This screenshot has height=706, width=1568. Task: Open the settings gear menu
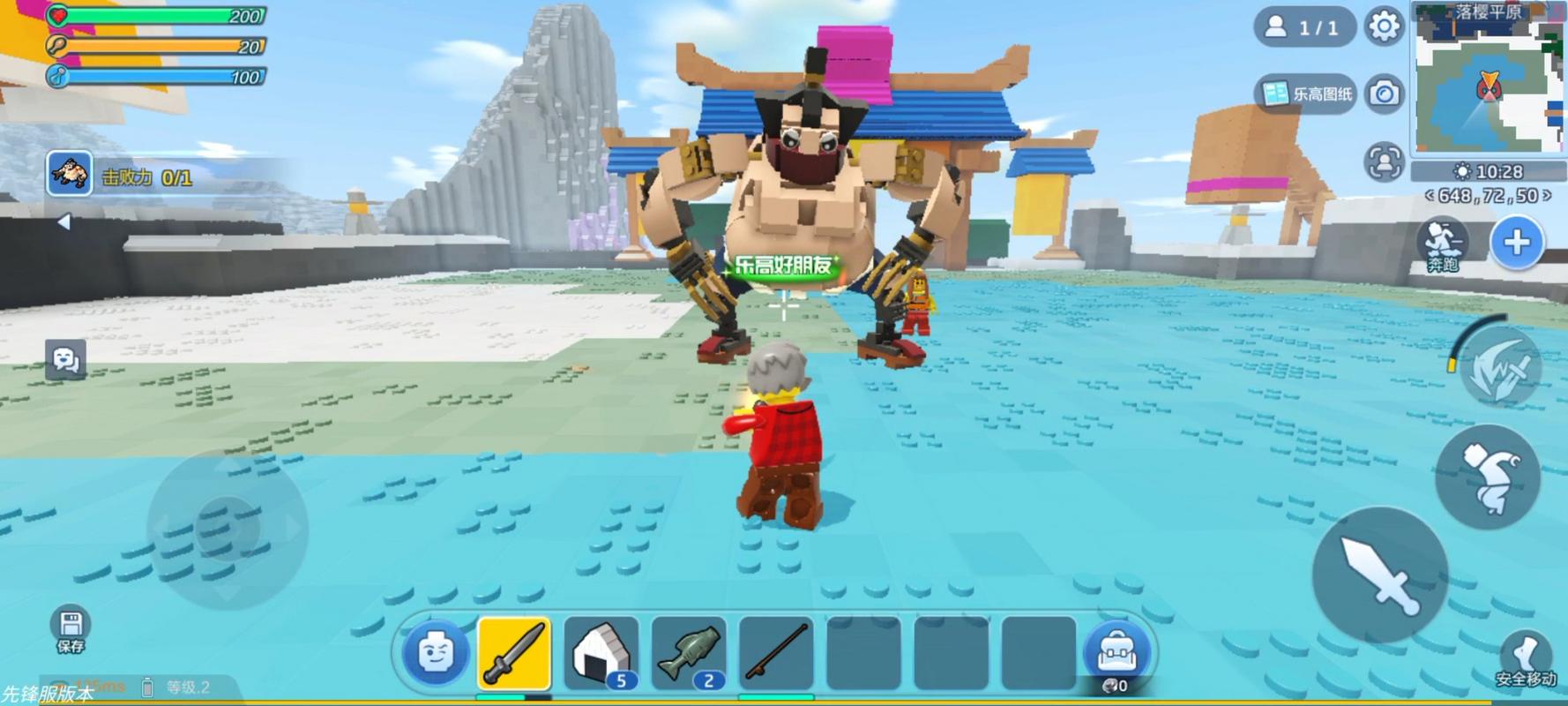click(1384, 27)
